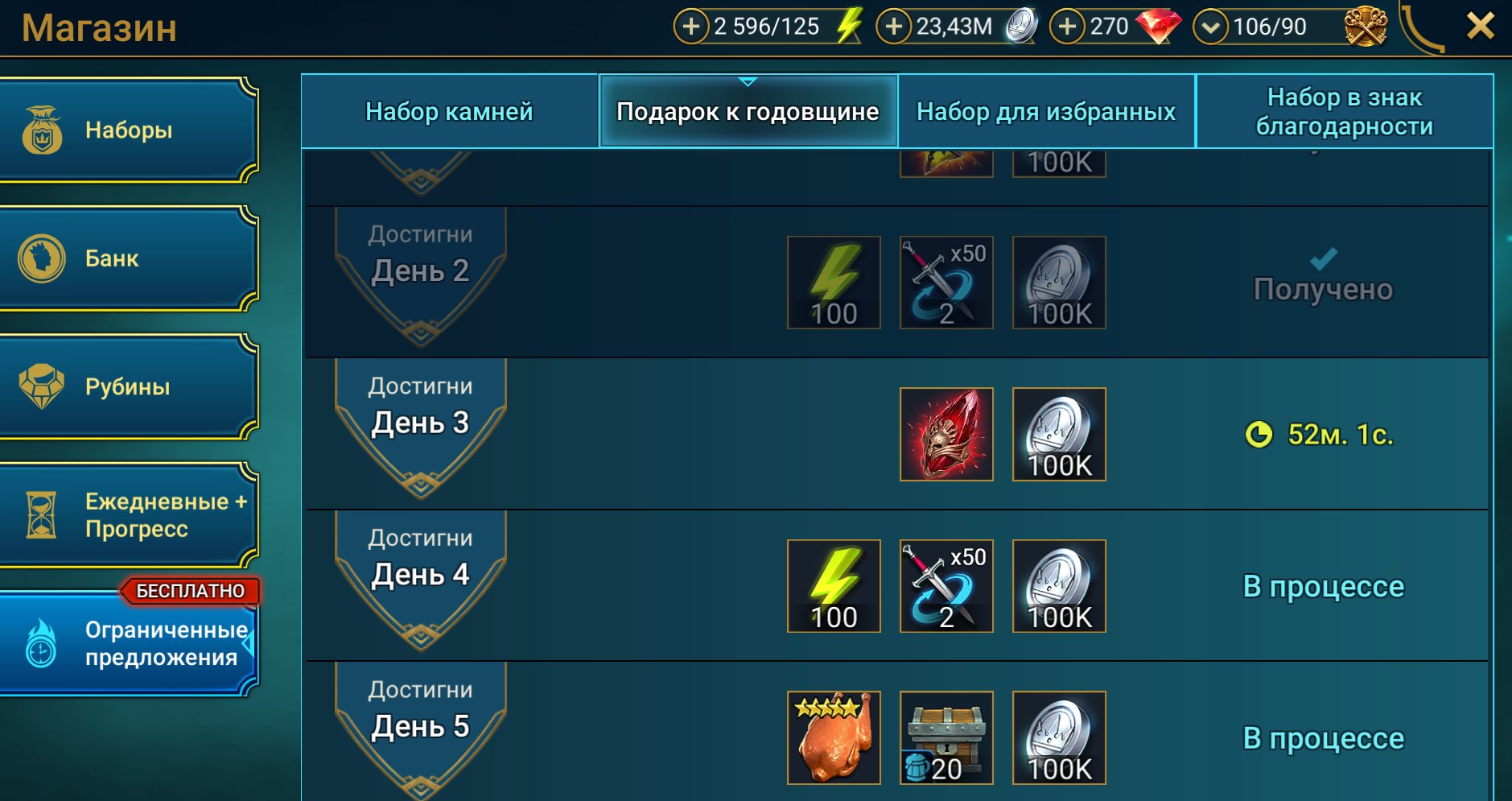Close the shop window
The image size is (1512, 801).
(x=1480, y=27)
